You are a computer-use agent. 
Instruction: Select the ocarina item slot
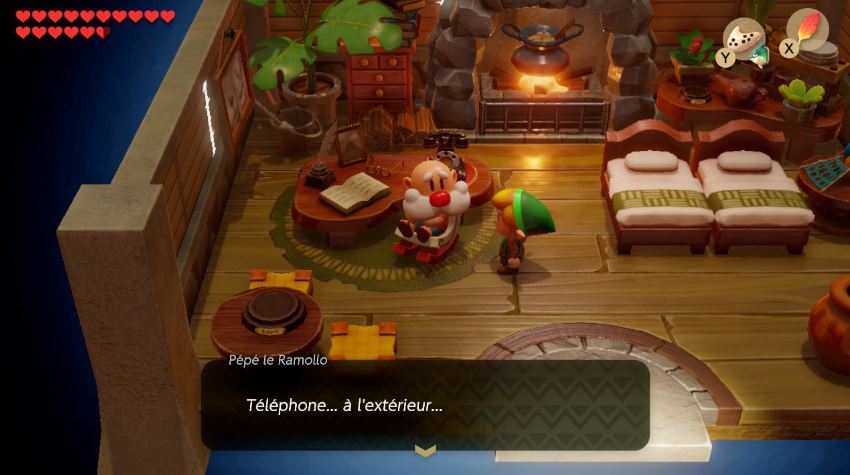(x=744, y=38)
